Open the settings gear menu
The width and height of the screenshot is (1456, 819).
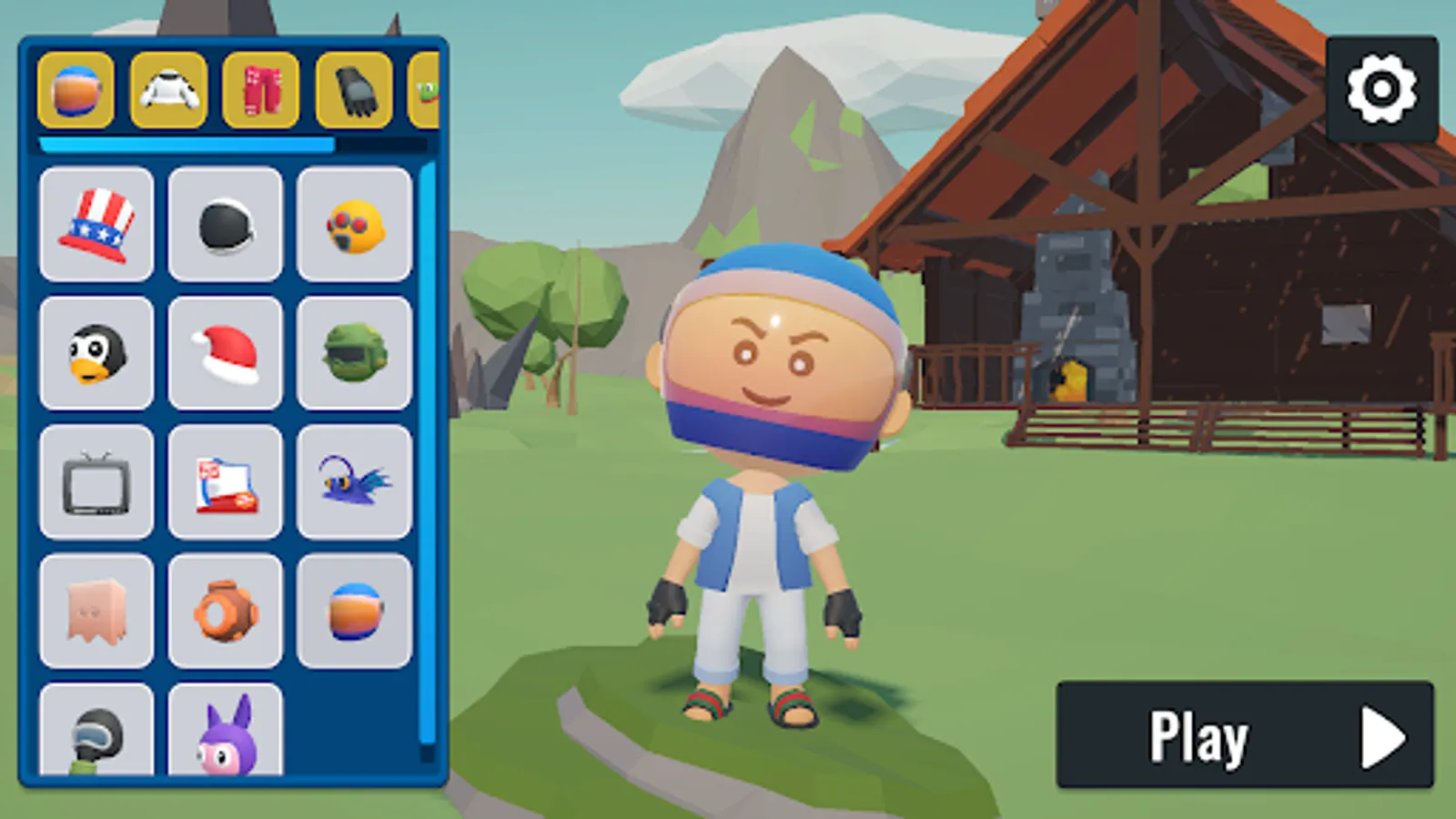click(1380, 88)
